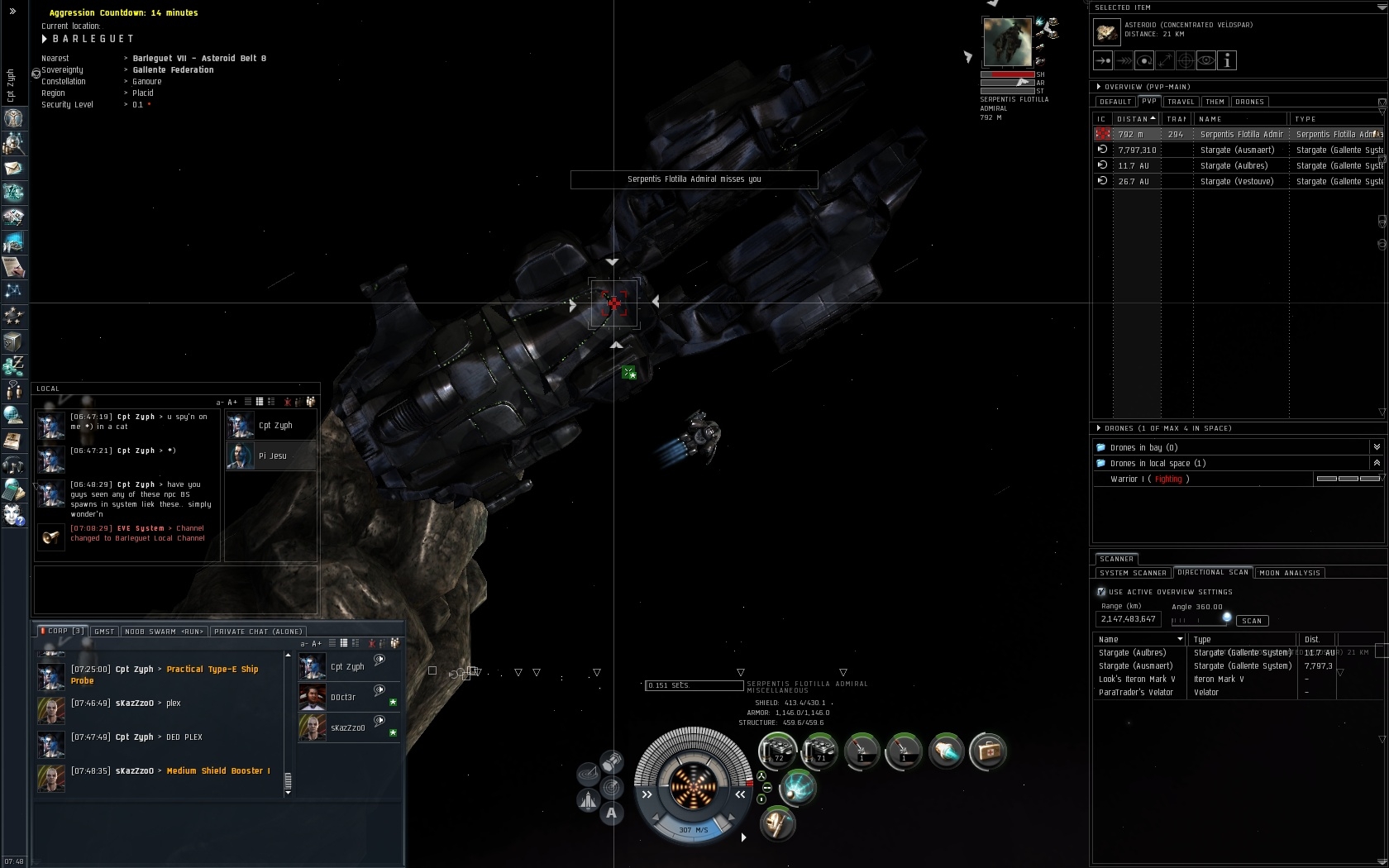Image resolution: width=1389 pixels, height=868 pixels.
Task: Switch to the Private Chat tab
Action: point(258,632)
